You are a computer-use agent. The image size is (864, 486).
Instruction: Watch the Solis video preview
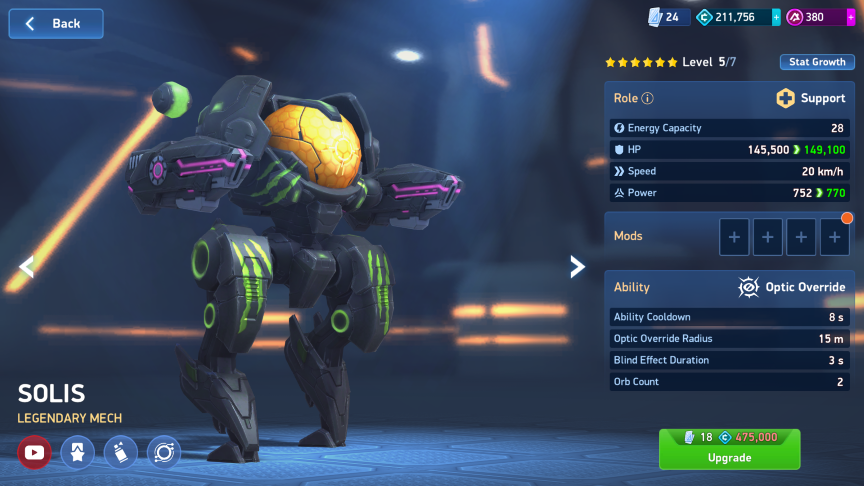click(34, 453)
